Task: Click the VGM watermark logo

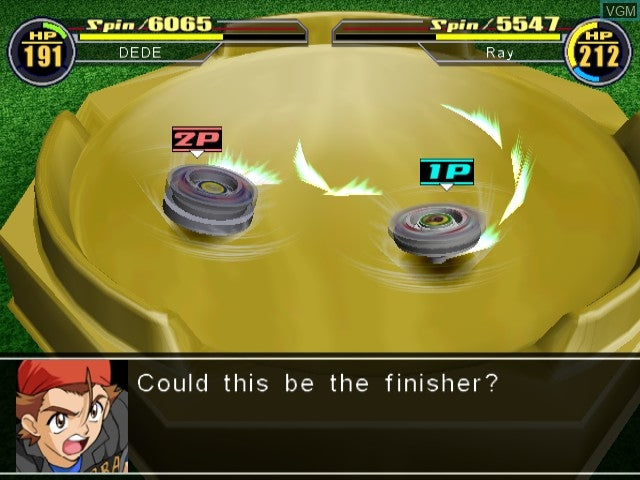Action: point(617,9)
